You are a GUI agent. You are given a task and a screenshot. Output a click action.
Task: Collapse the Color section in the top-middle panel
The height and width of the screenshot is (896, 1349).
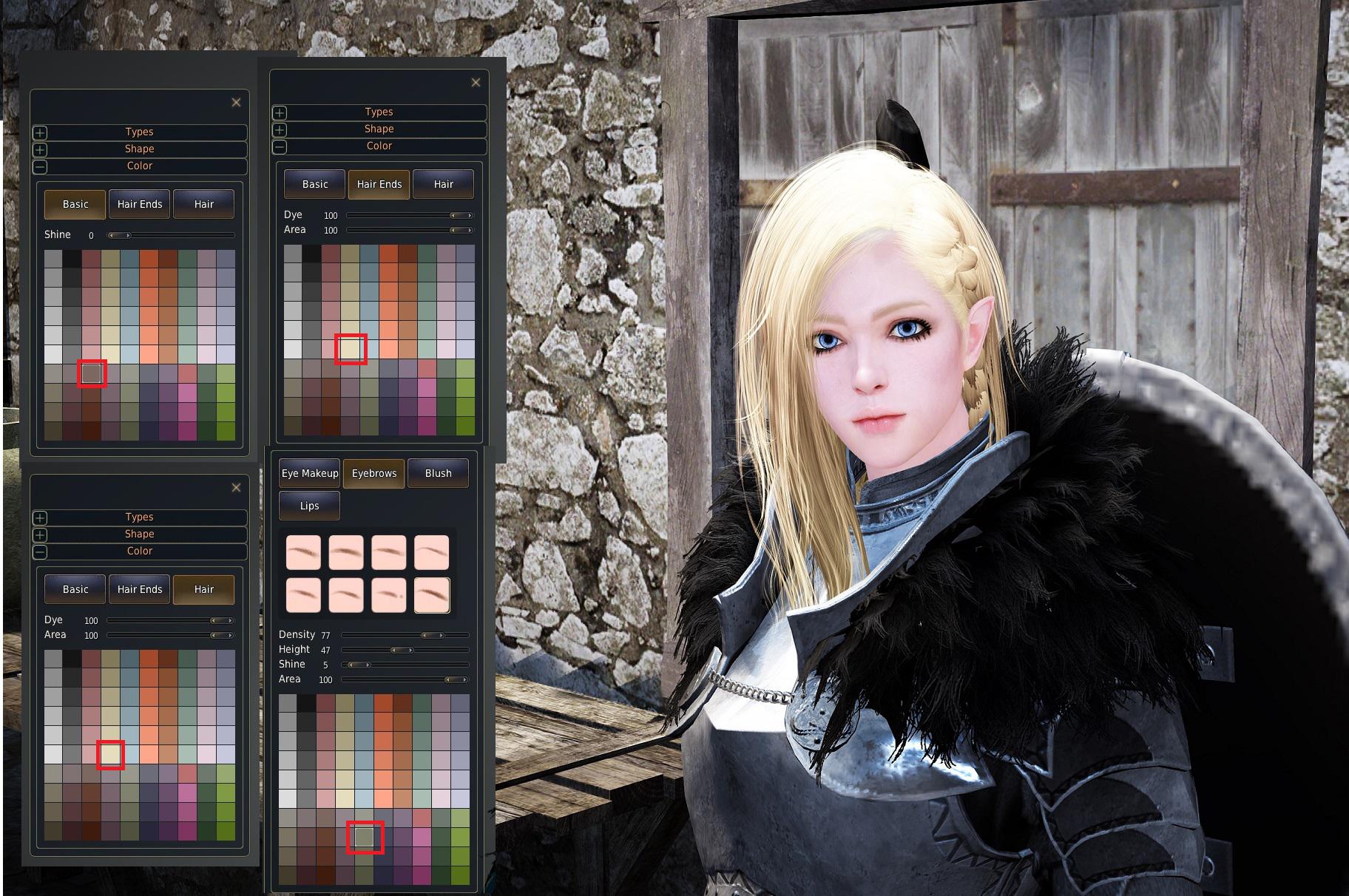(279, 146)
